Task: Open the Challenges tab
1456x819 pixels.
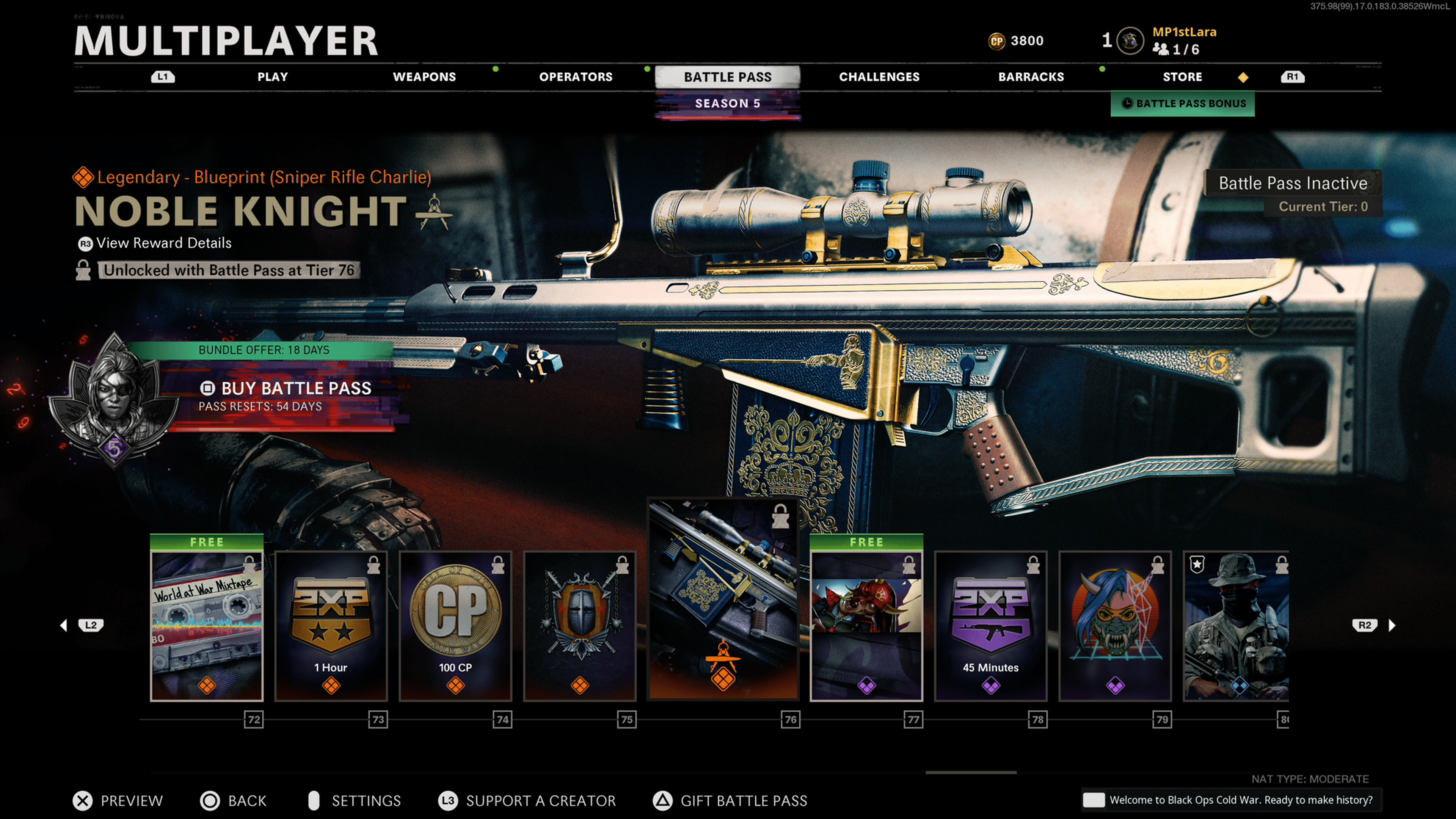Action: click(x=879, y=77)
